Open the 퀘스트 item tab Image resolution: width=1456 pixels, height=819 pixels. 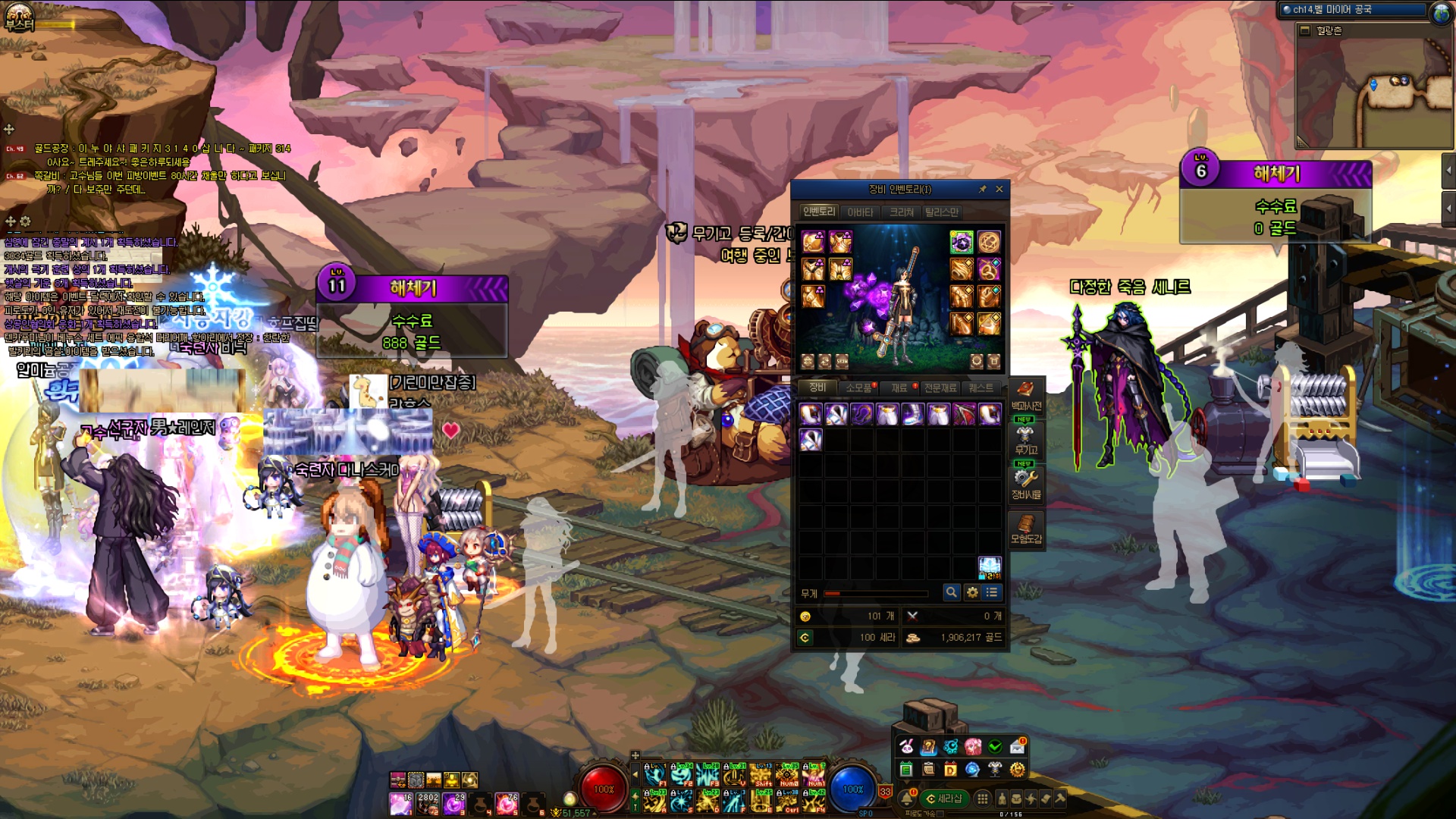[981, 388]
